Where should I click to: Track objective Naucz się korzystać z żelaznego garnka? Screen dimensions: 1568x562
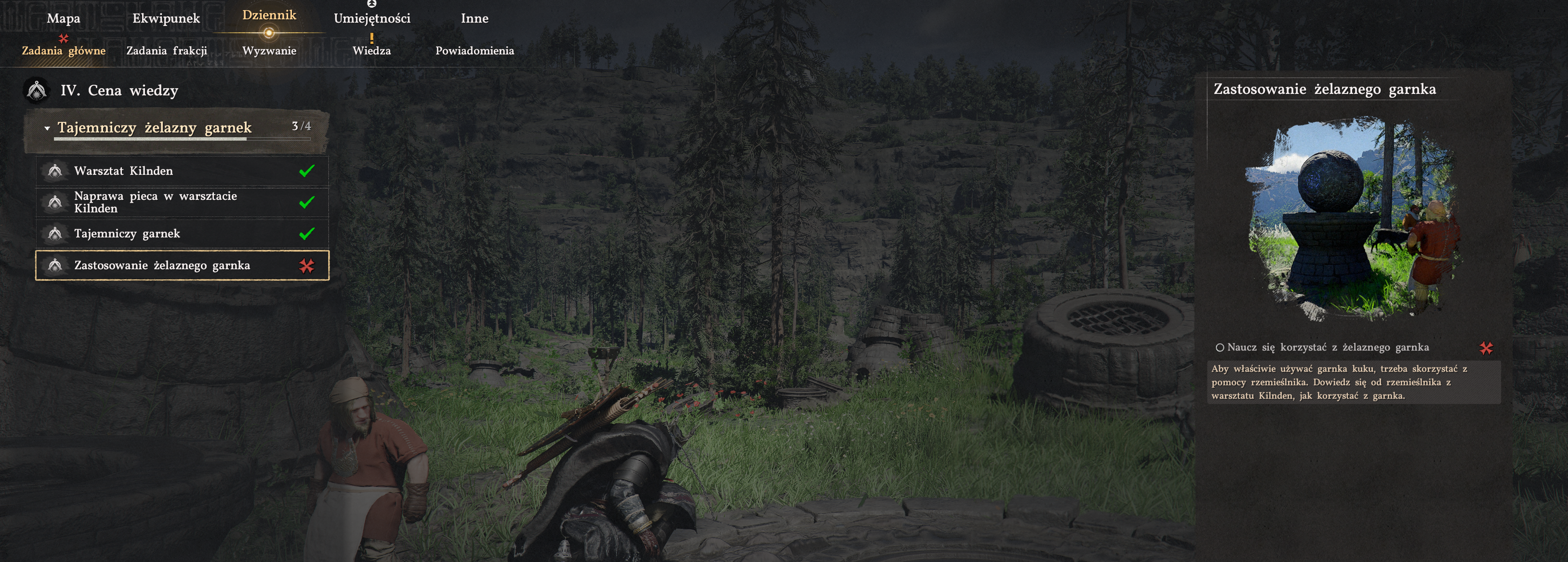click(1327, 347)
